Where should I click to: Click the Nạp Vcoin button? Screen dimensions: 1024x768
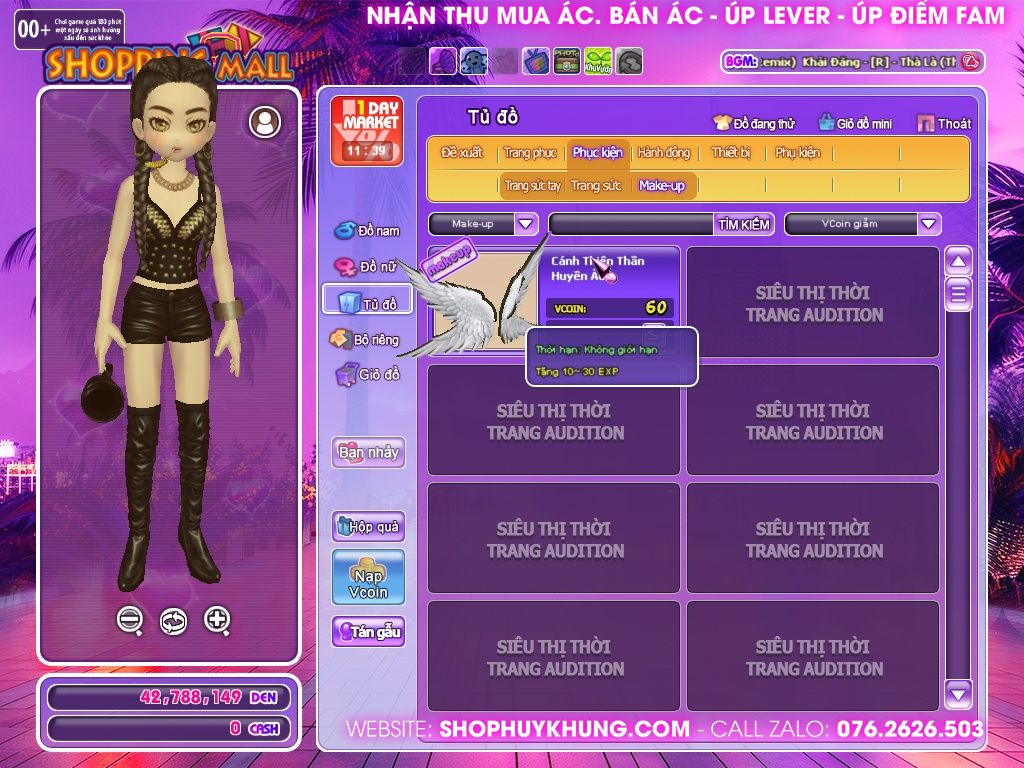click(x=368, y=578)
